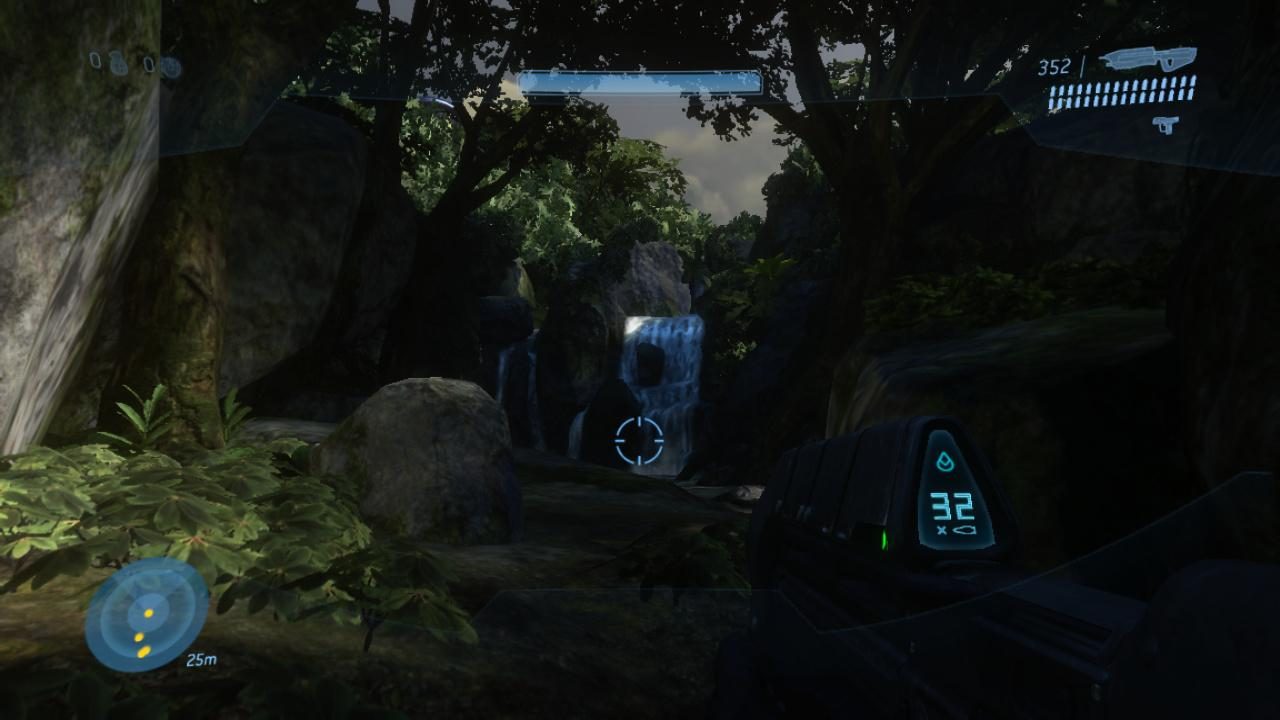Click the center player dot on the radar
Screen dimensions: 1280x720
point(149,613)
